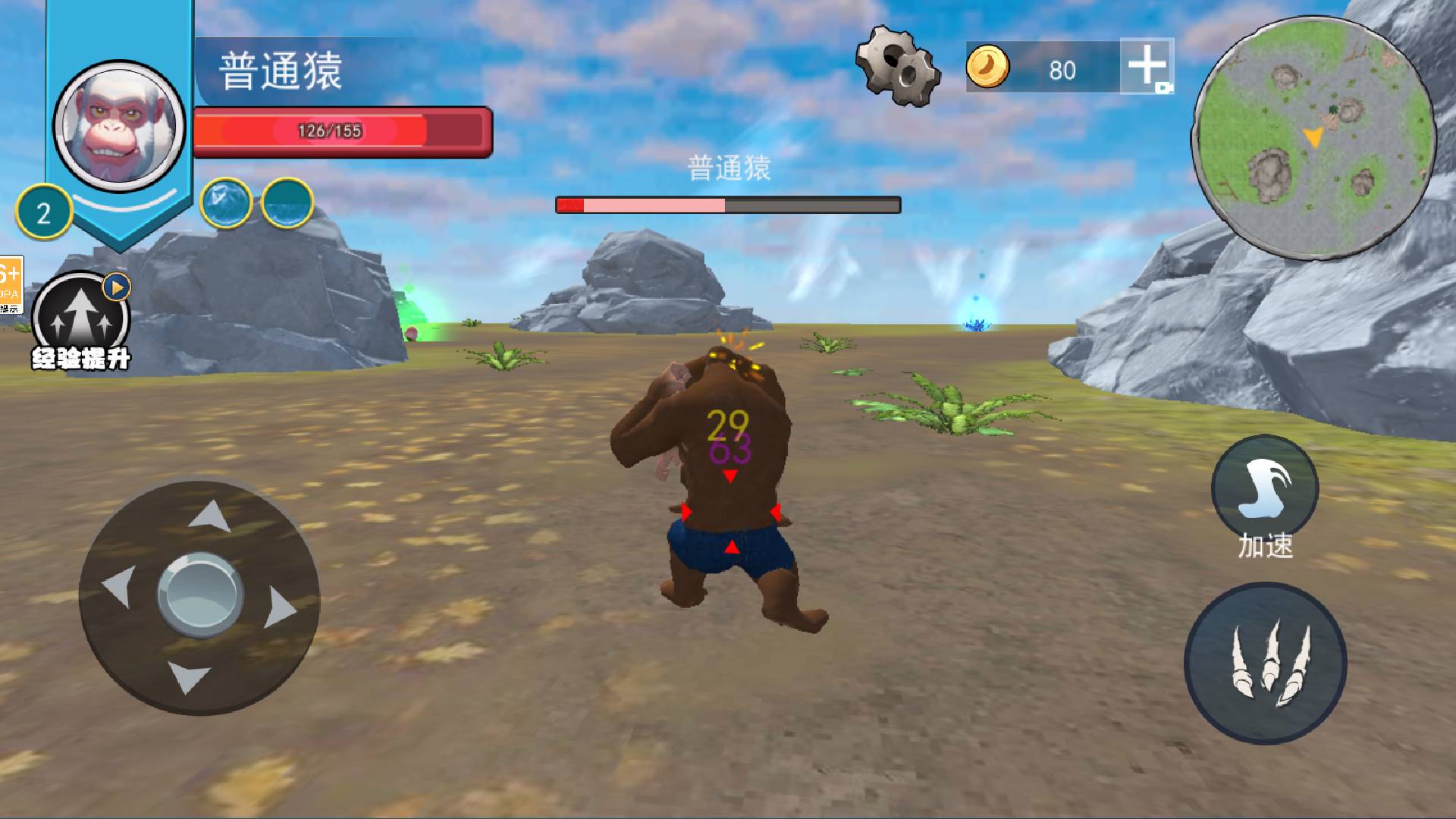The height and width of the screenshot is (819, 1456).
Task: Tap the joystick's left arrow
Action: coord(118,586)
